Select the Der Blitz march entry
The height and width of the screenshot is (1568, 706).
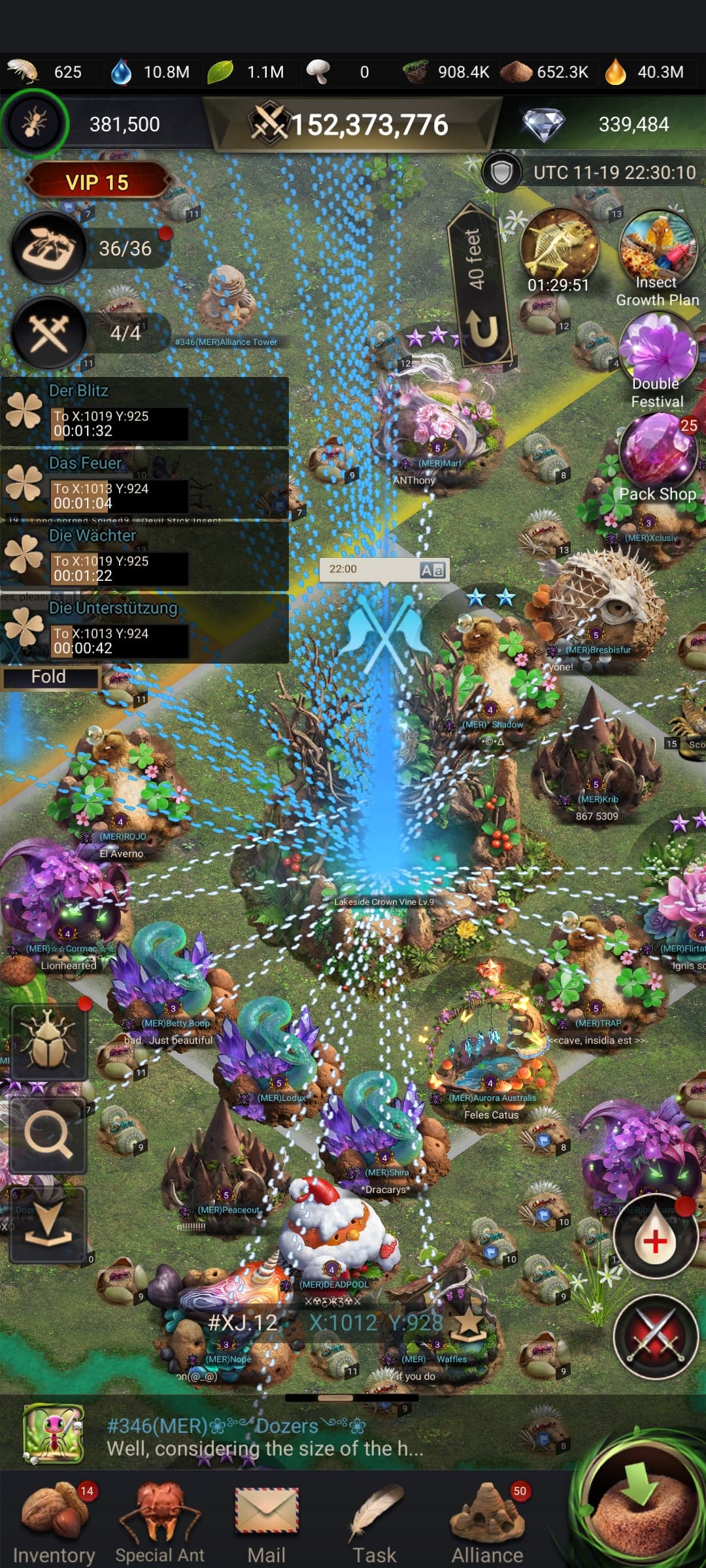tap(144, 412)
